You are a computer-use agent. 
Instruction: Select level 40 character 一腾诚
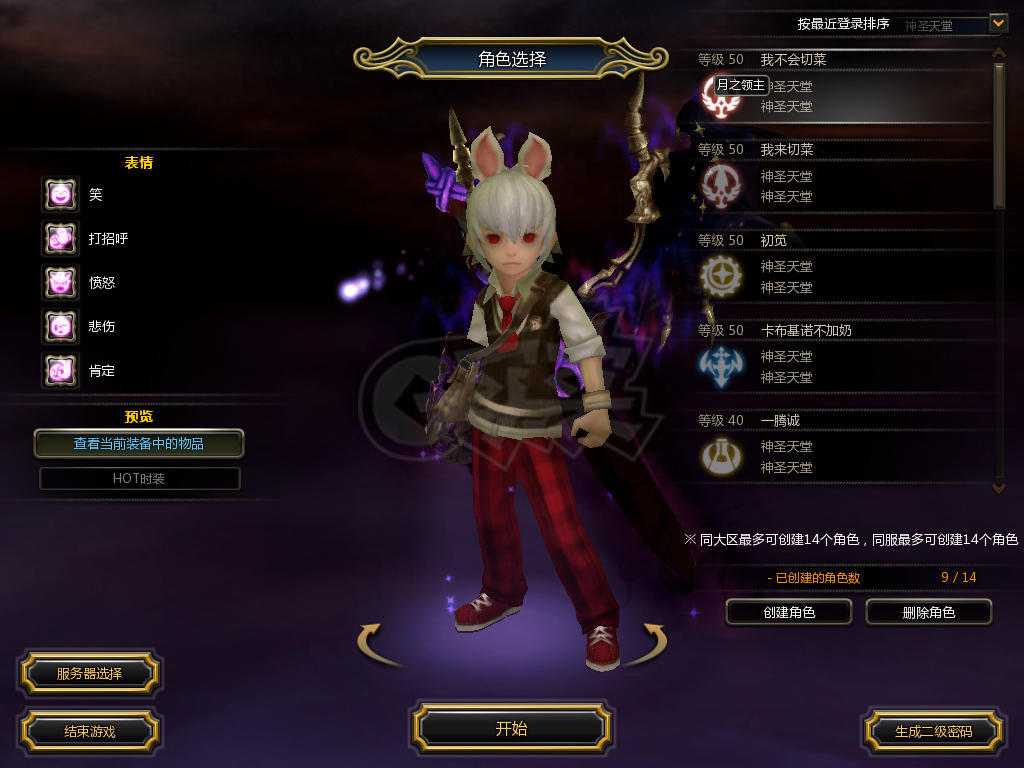(840, 447)
